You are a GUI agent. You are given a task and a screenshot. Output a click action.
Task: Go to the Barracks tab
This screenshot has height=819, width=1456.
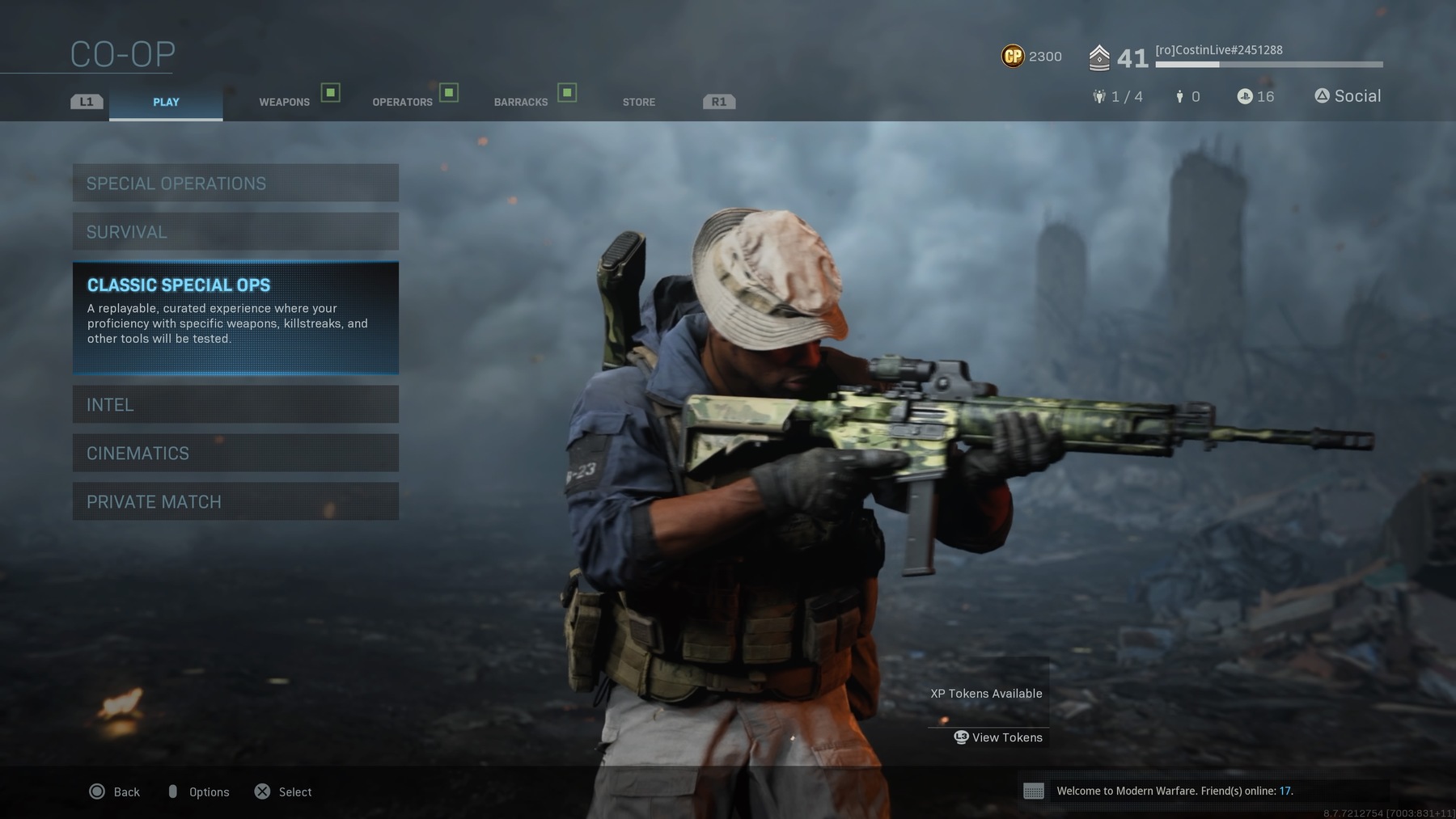(521, 102)
